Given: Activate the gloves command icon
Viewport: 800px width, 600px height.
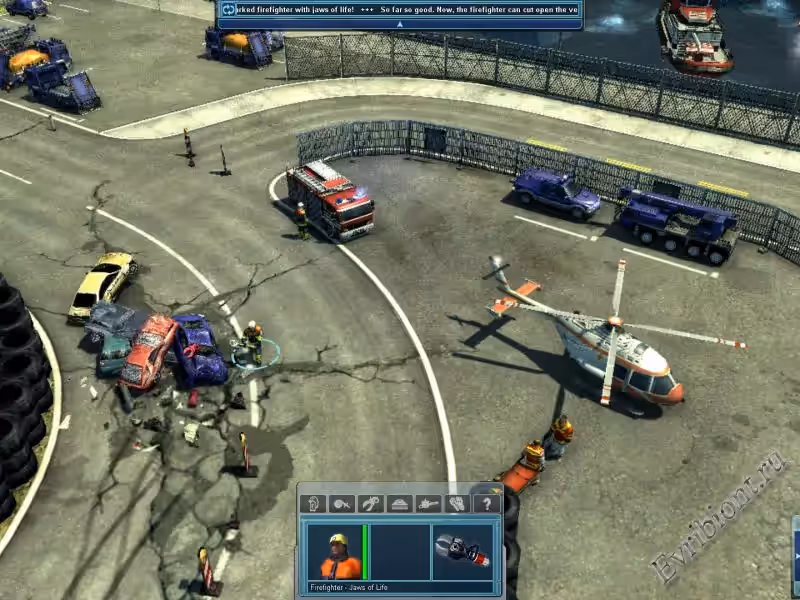Looking at the screenshot, I should [x=457, y=504].
